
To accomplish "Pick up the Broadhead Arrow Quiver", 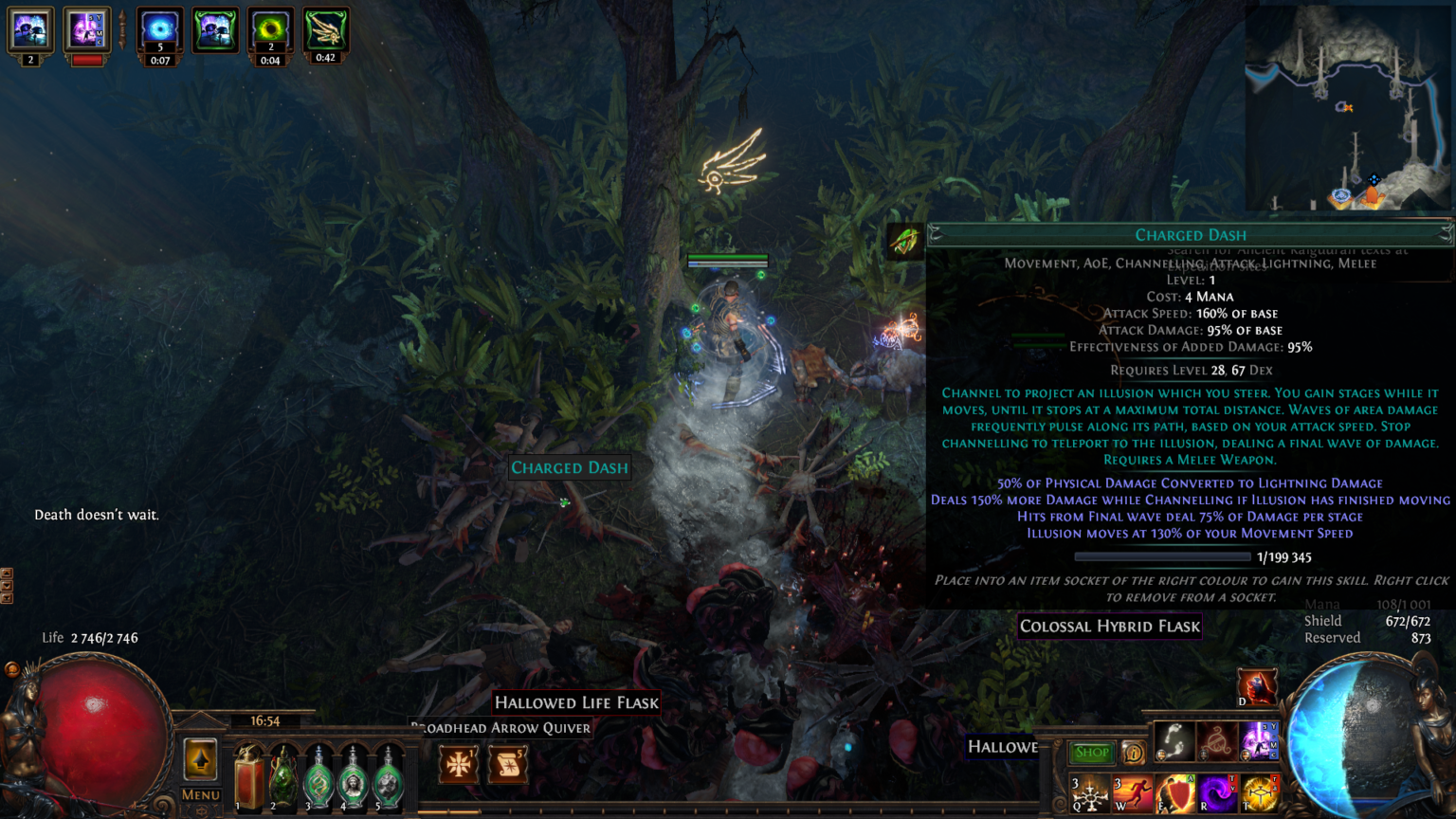I will 500,728.
